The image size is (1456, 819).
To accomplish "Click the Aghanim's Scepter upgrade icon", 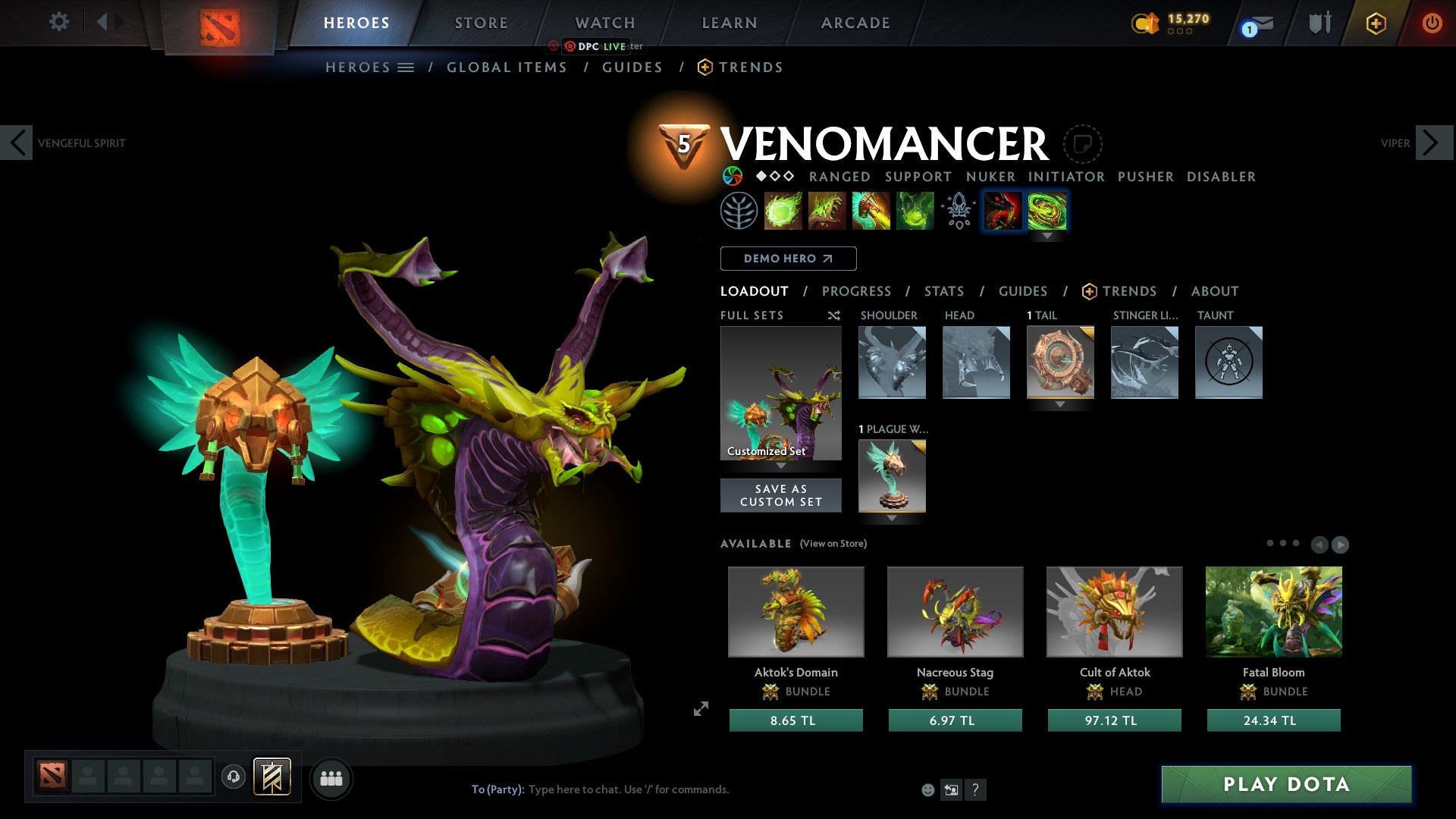I will (958, 211).
